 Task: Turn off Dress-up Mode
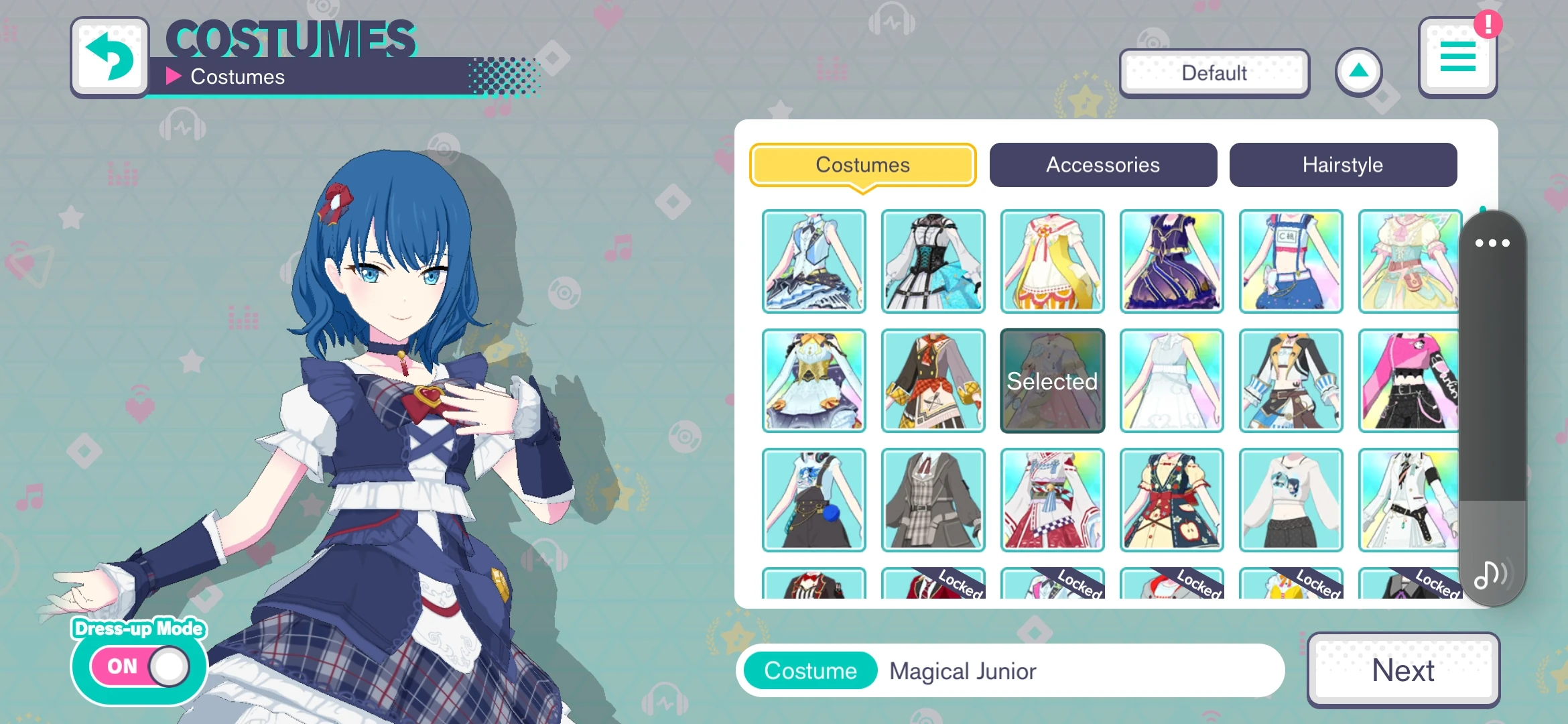point(139,666)
